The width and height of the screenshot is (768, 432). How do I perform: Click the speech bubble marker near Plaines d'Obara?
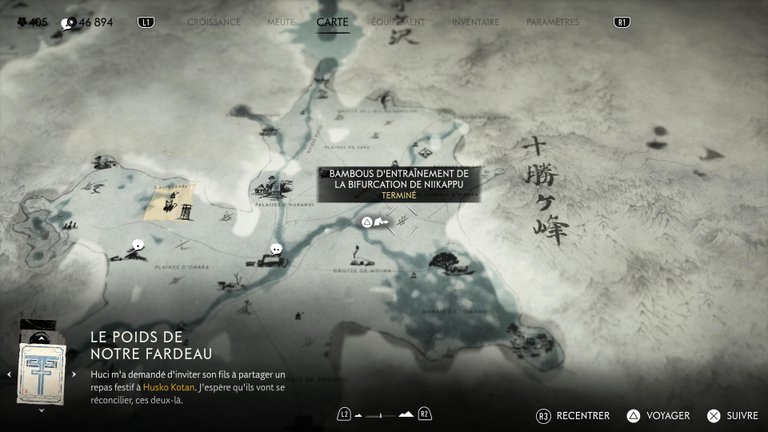tap(138, 244)
